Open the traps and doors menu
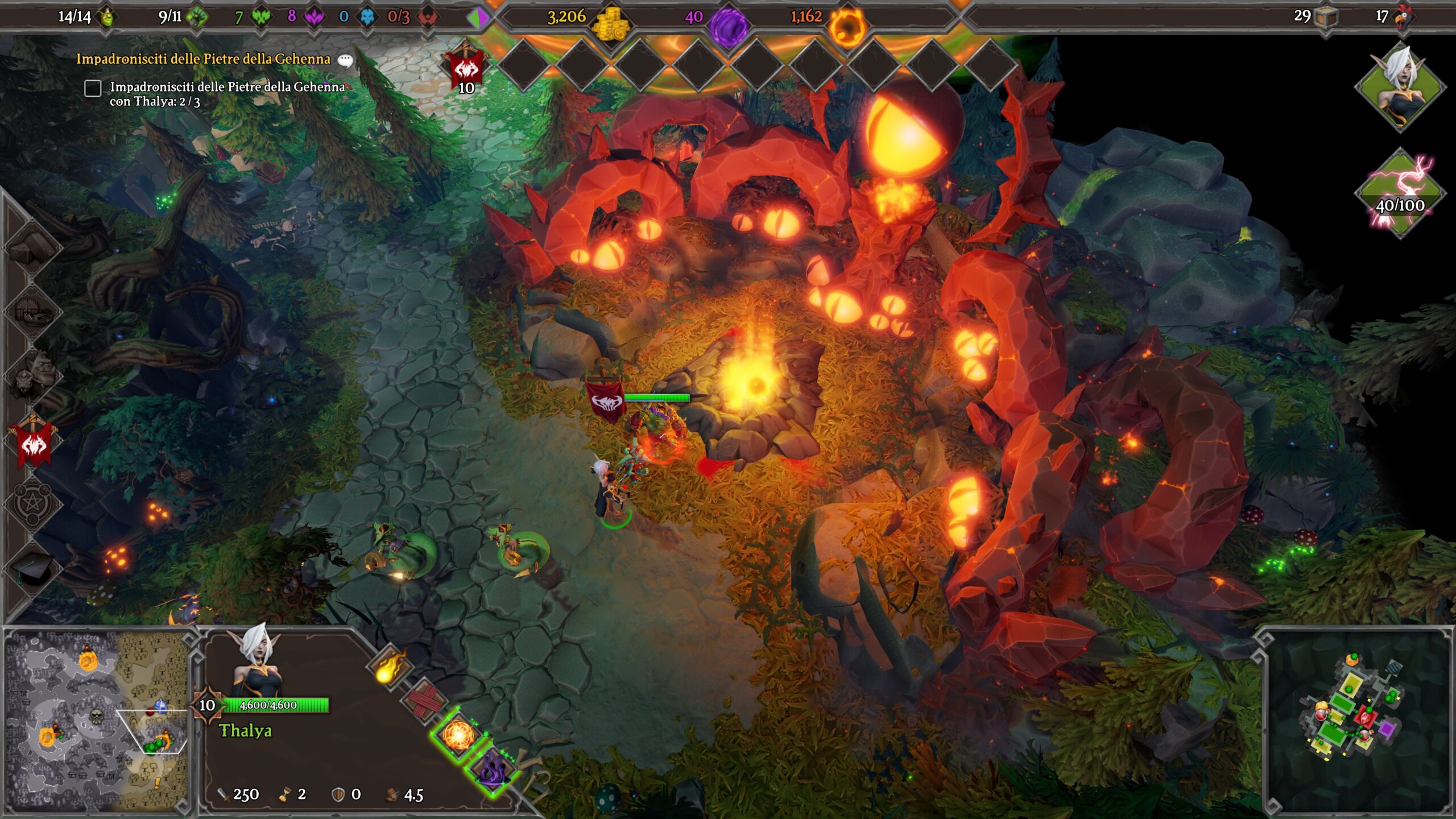The width and height of the screenshot is (1456, 819). (33, 312)
